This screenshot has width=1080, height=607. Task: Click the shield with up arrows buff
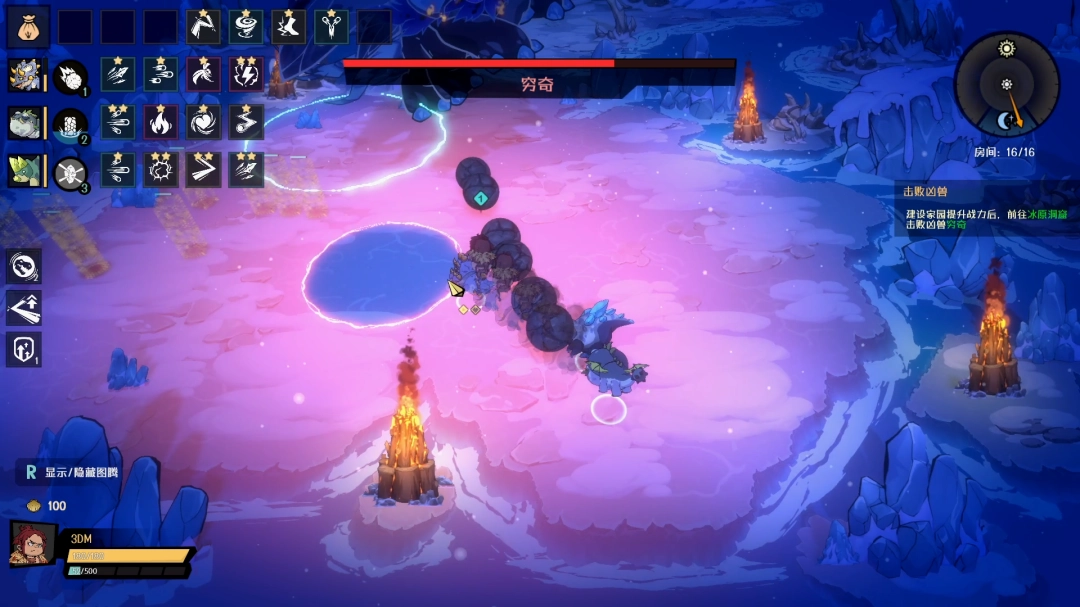tap(24, 350)
